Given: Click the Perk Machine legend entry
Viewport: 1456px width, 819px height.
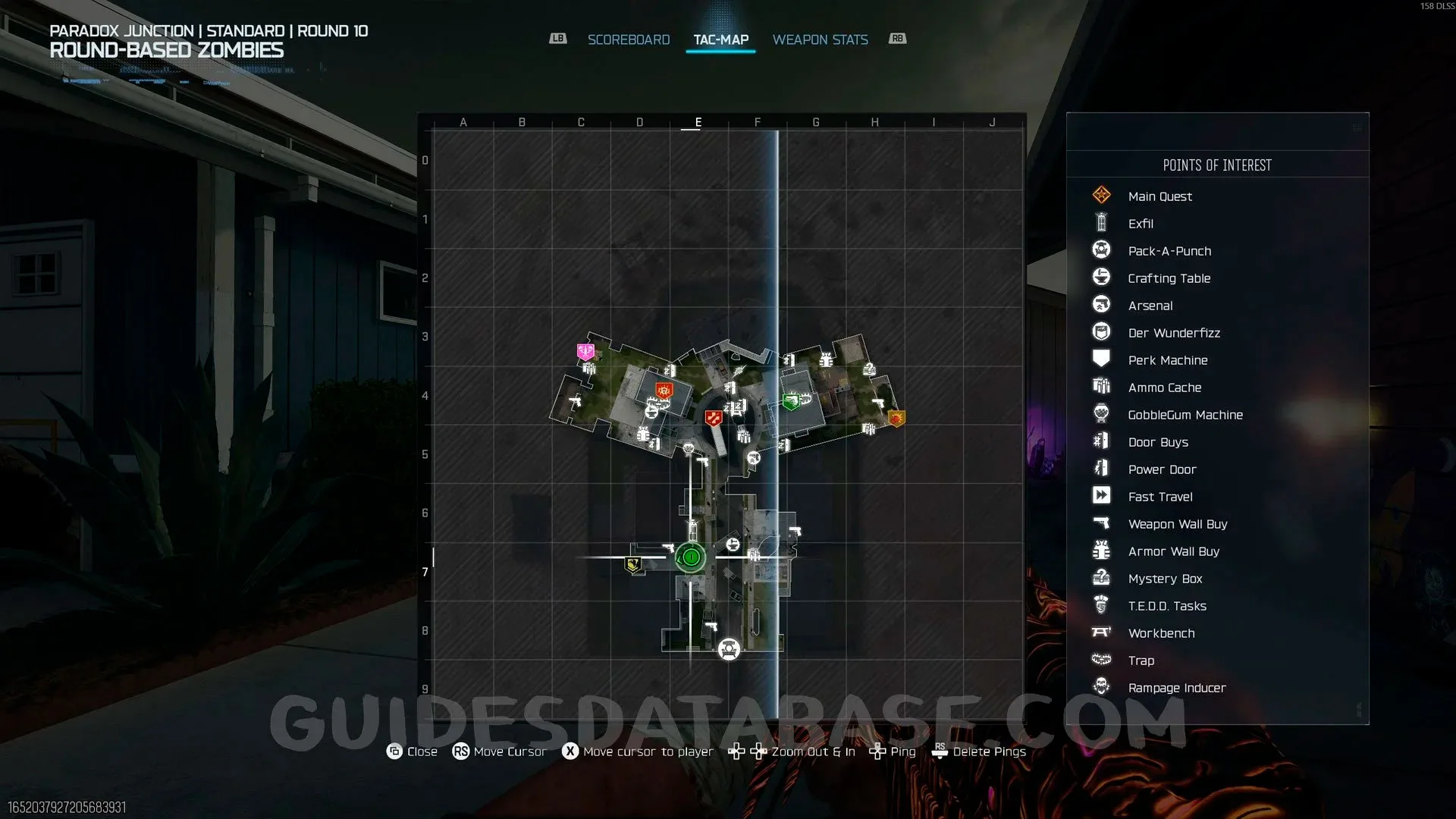Looking at the screenshot, I should 1167,360.
